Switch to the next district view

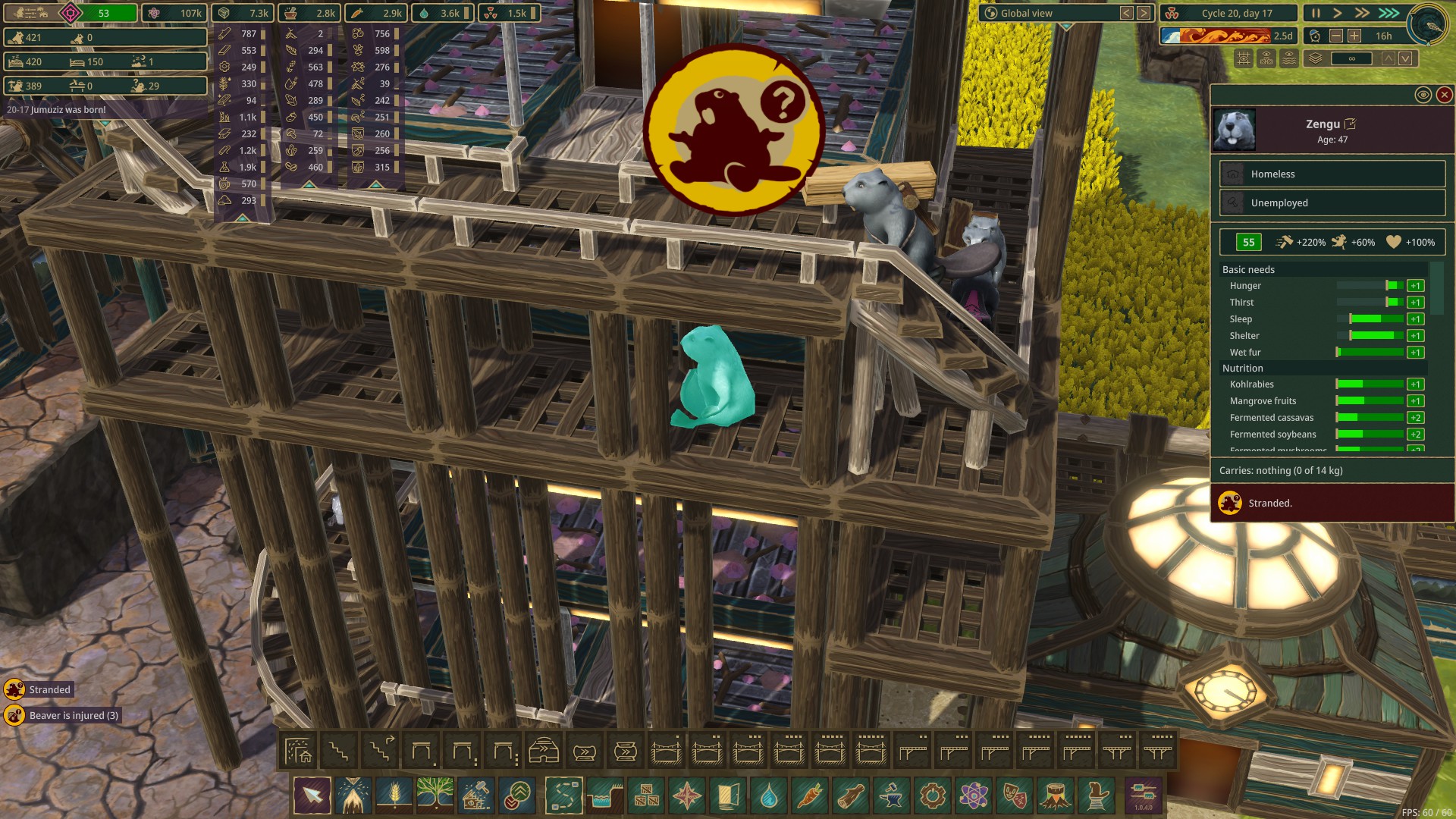click(1144, 13)
